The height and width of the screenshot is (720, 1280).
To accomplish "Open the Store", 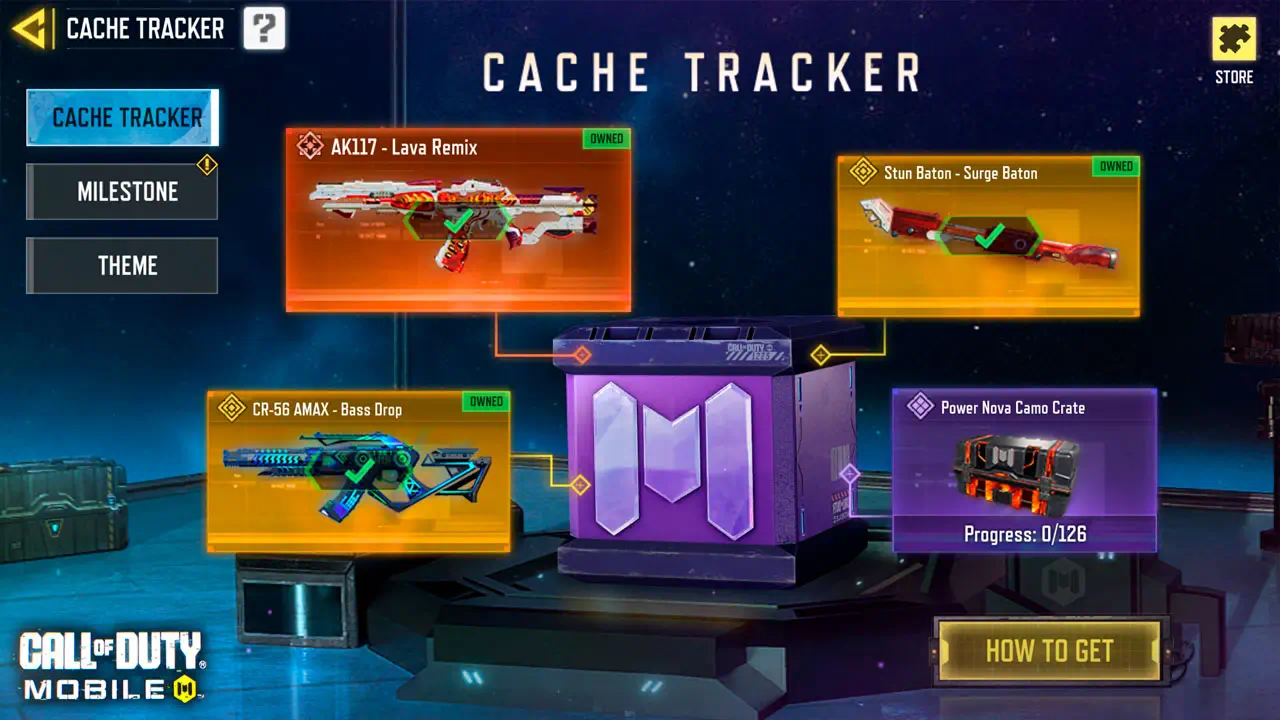I will click(x=1234, y=50).
